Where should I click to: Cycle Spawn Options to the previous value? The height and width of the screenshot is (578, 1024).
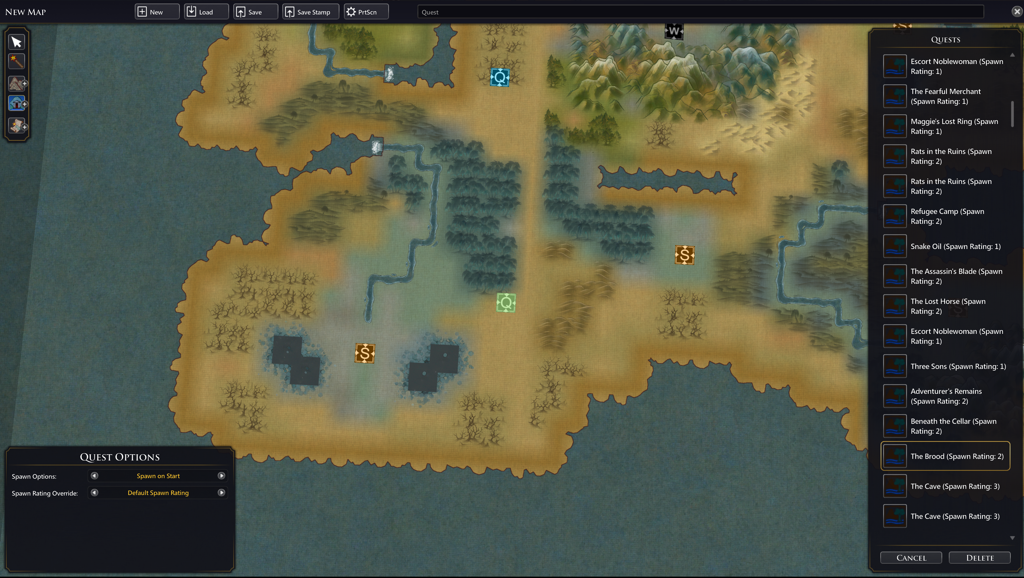point(95,476)
